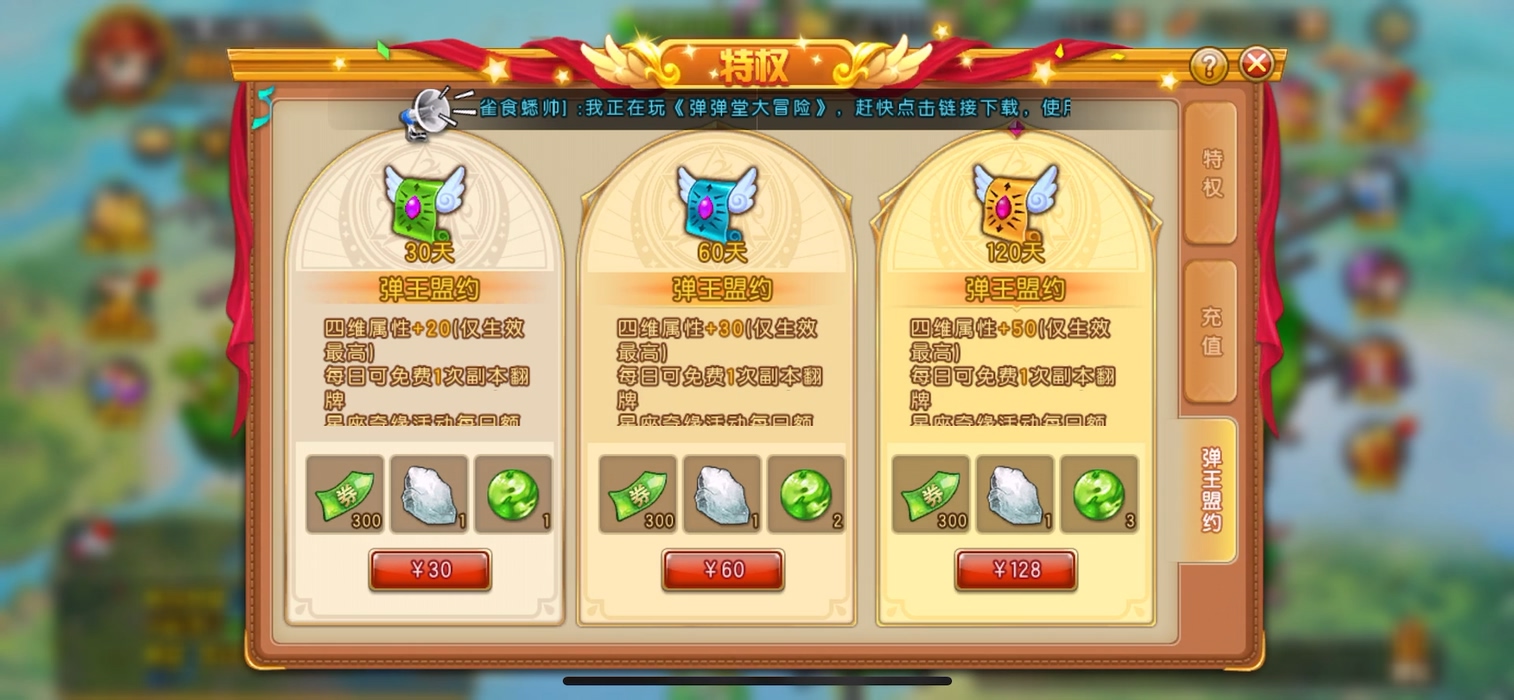Select the green 30天 scroll icon
This screenshot has width=1514, height=700.
tap(425, 203)
